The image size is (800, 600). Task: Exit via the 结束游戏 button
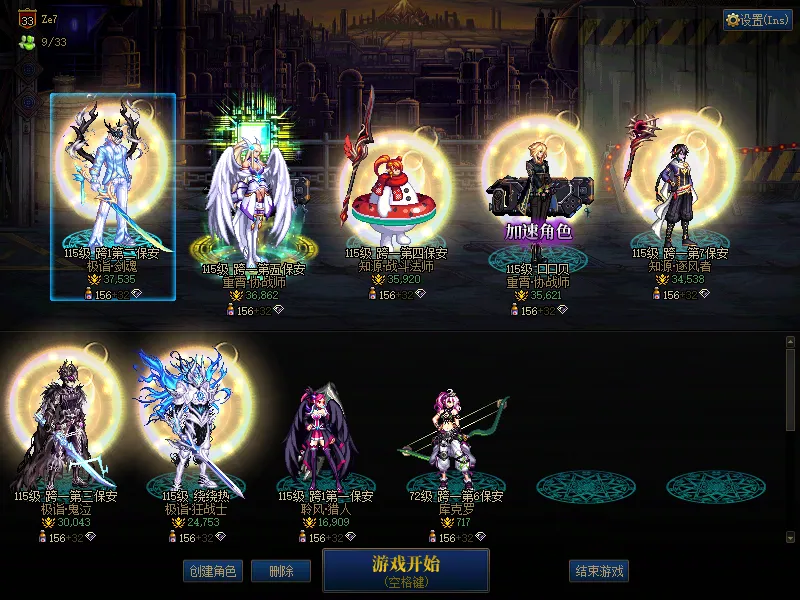[x=598, y=571]
